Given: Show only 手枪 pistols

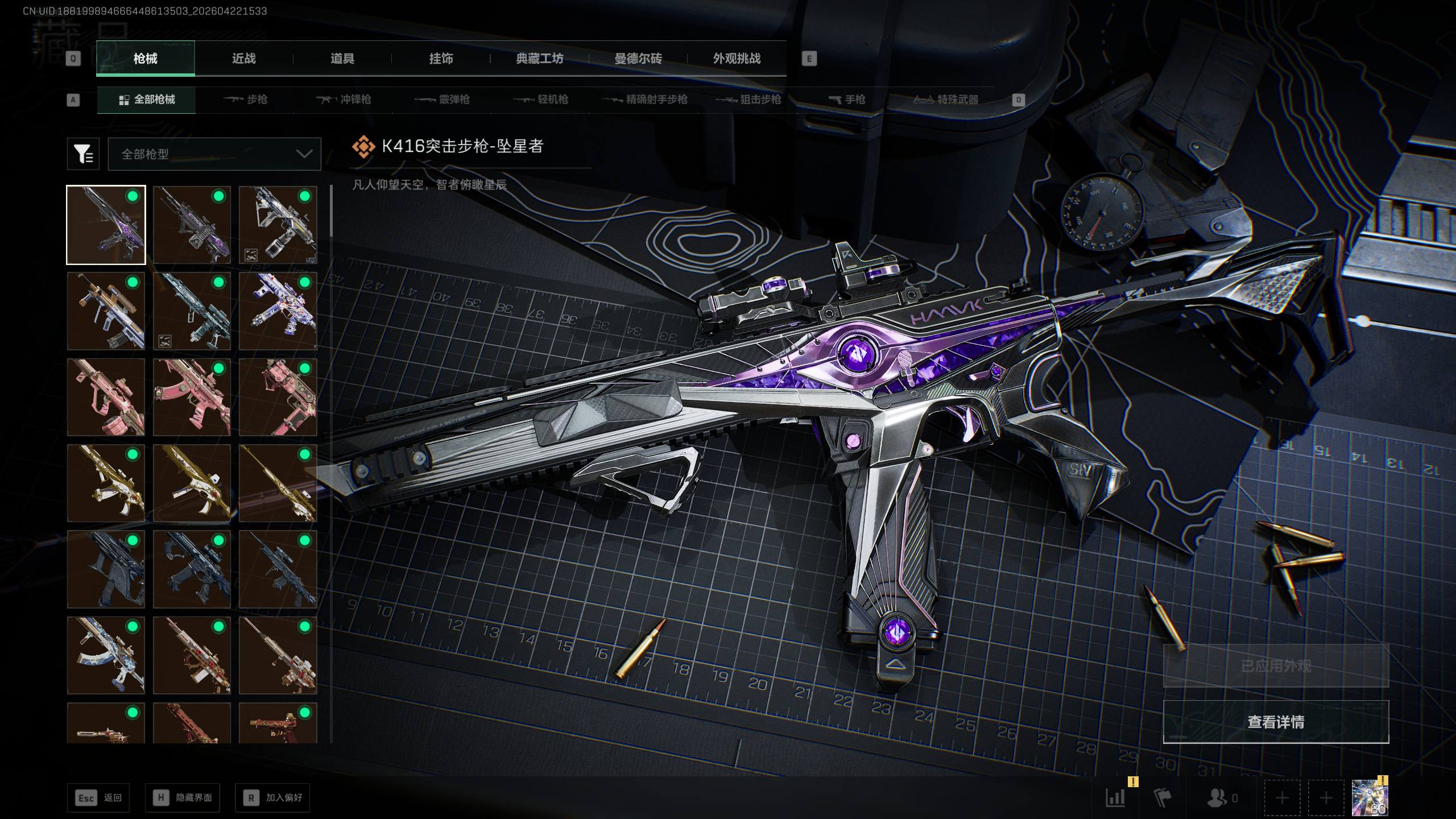Looking at the screenshot, I should [x=847, y=100].
